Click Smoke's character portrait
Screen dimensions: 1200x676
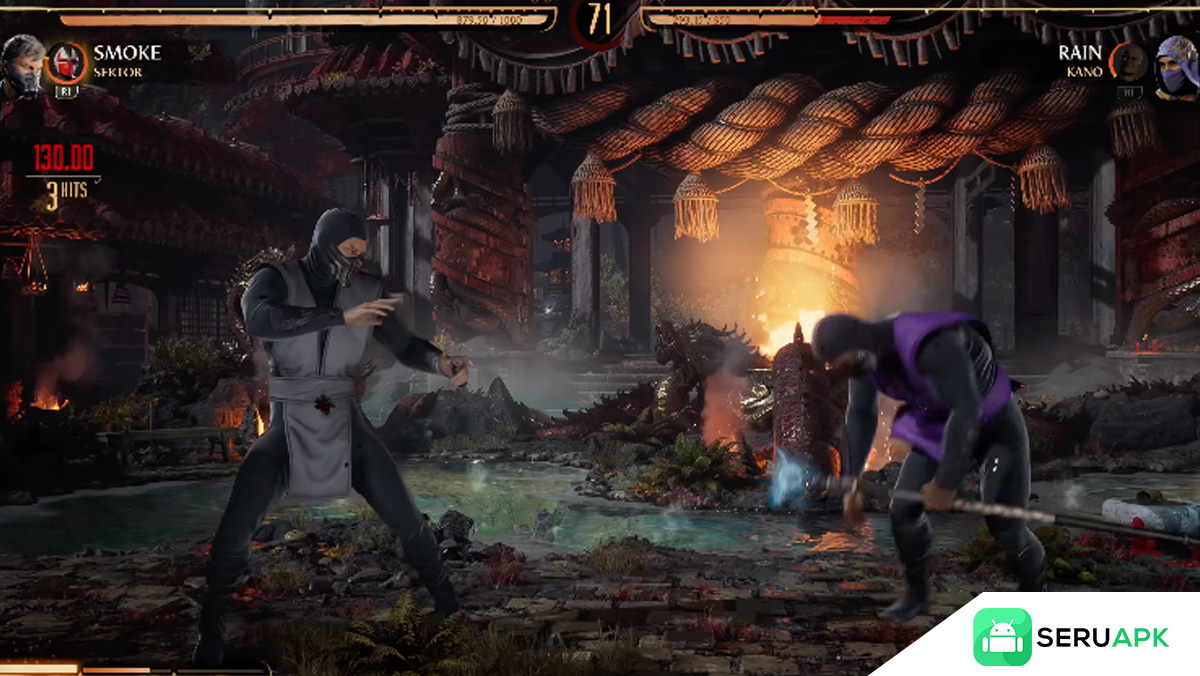pyautogui.click(x=23, y=66)
